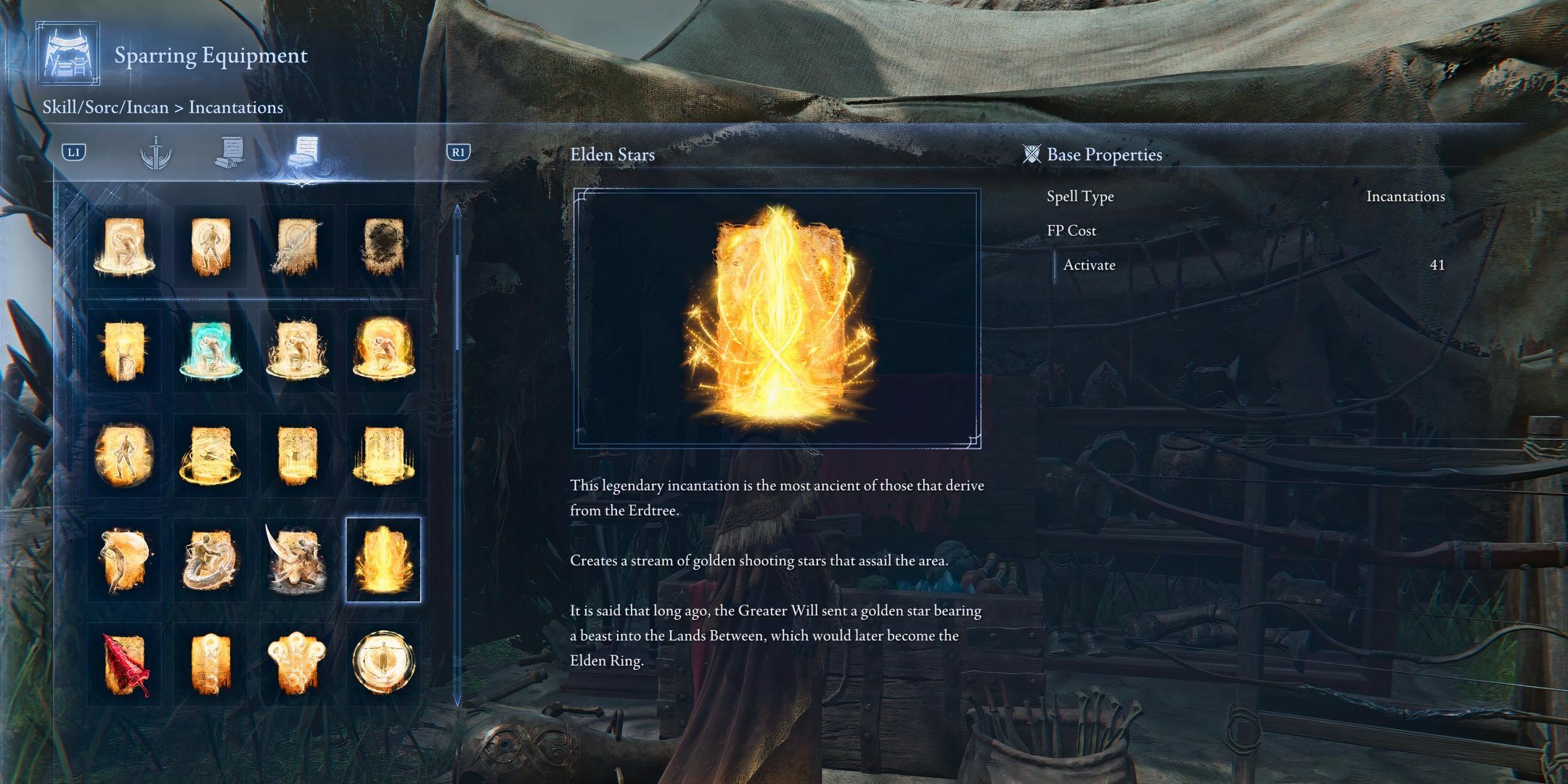Pick the coiled dragon tail incantation

[x=211, y=560]
